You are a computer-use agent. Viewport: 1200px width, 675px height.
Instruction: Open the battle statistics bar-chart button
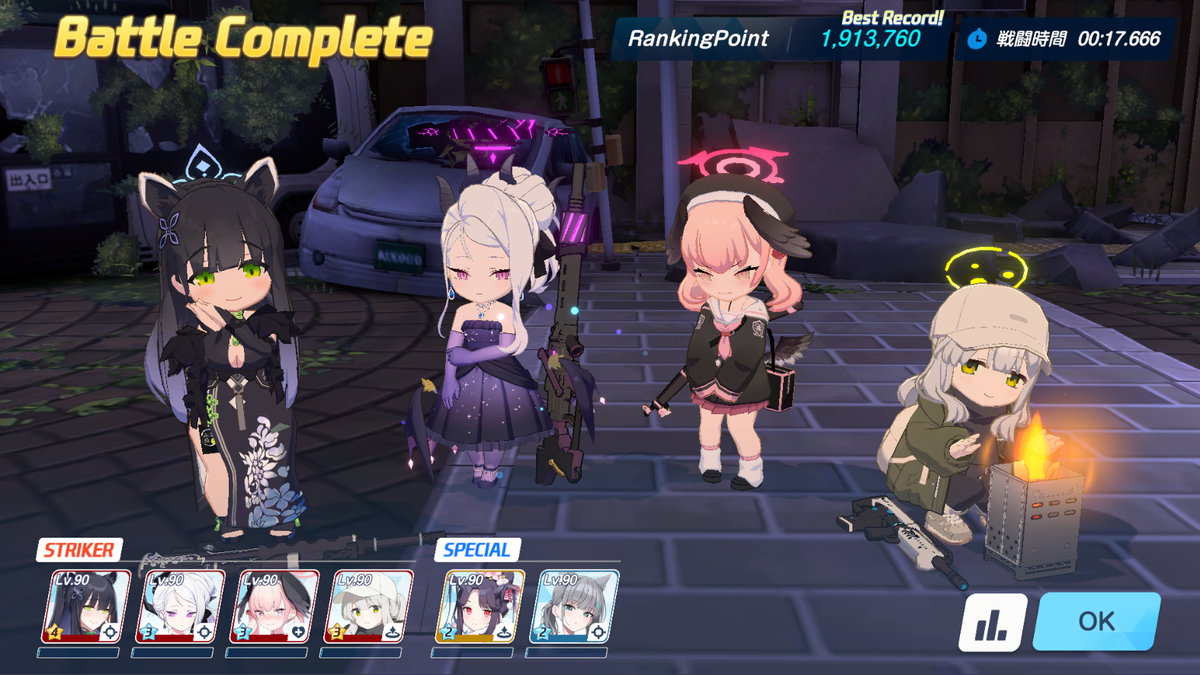coord(993,622)
